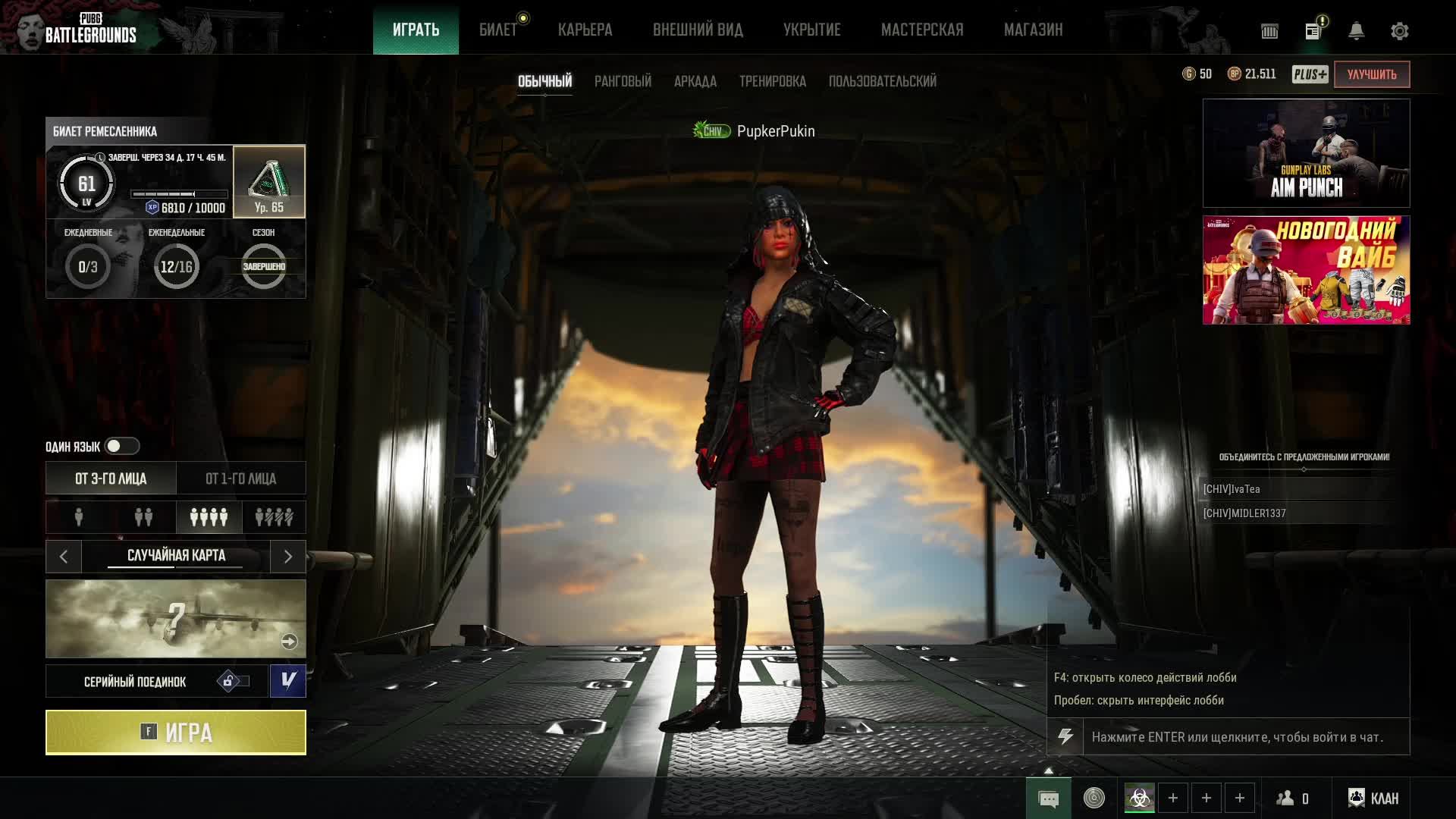Open the Aim Punch Gunplay Labs banner
1456x819 pixels.
click(1306, 153)
